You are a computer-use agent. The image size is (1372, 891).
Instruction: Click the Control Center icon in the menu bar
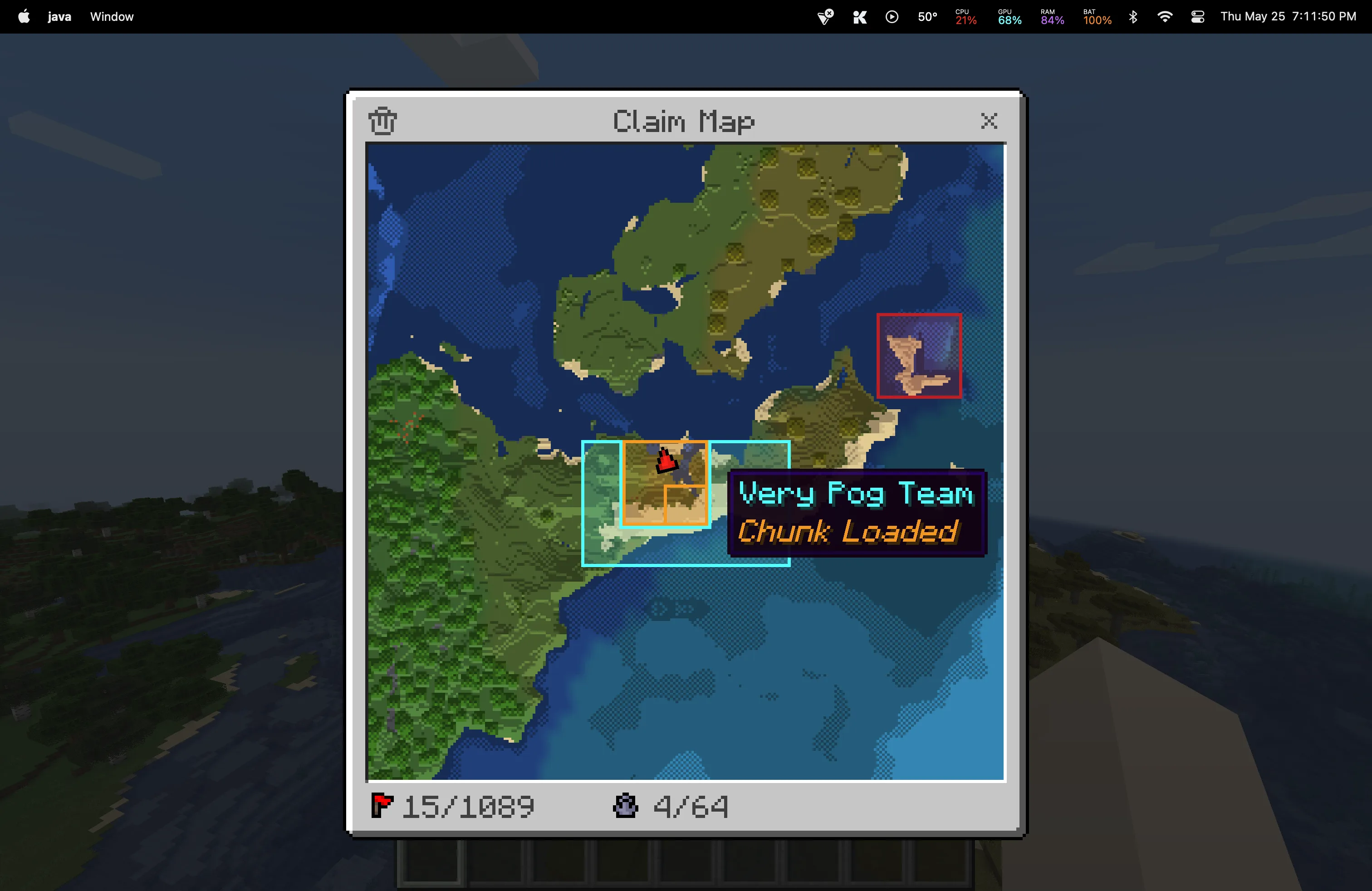(1197, 17)
